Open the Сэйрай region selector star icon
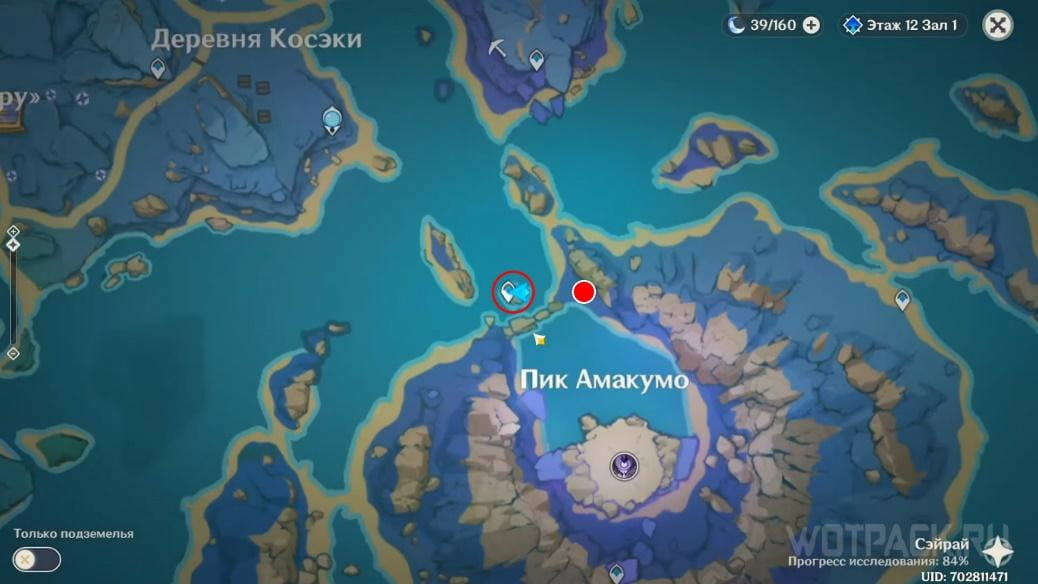1038x584 pixels. click(x=997, y=548)
